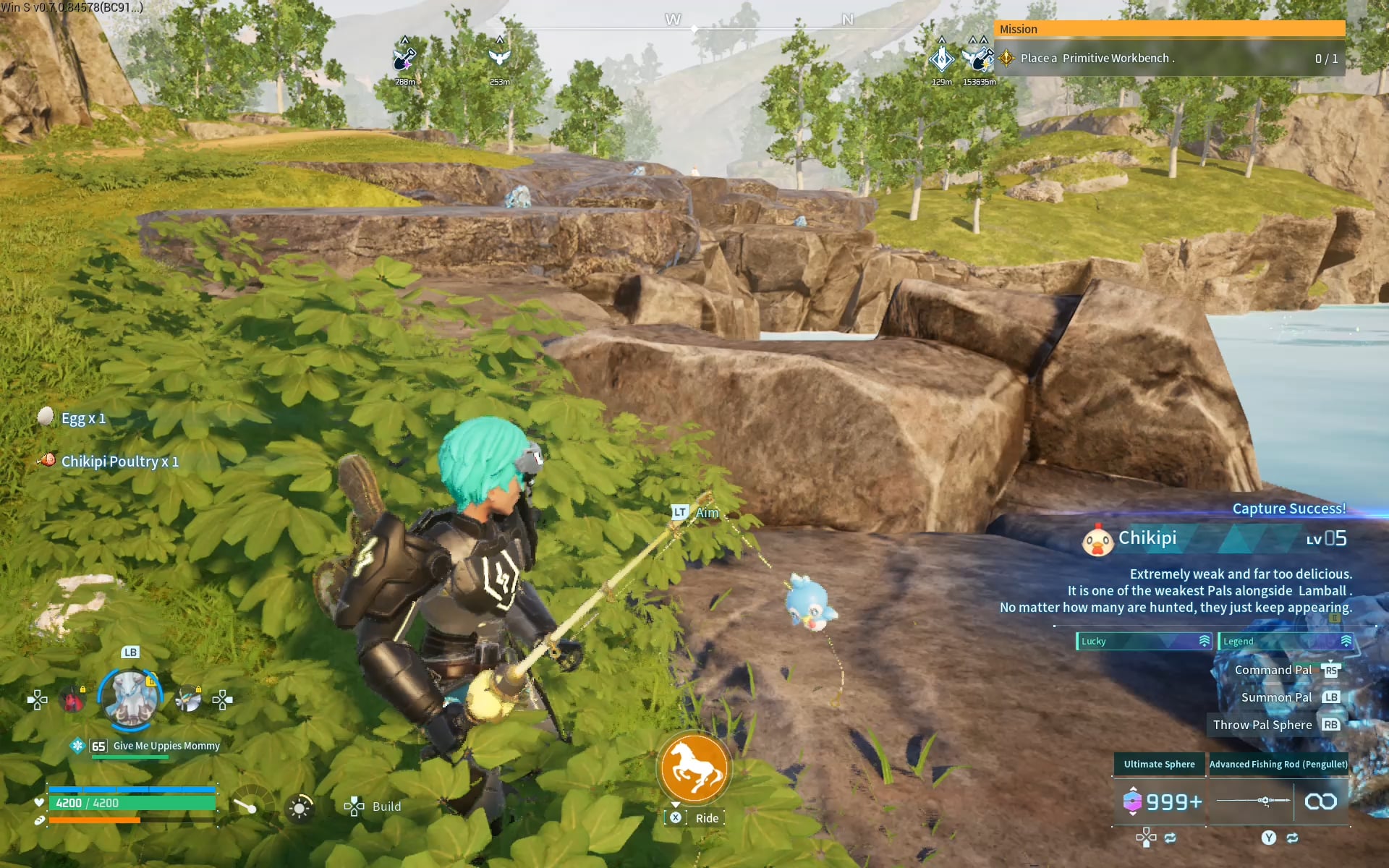Click the Command Pal action label

tap(1273, 670)
